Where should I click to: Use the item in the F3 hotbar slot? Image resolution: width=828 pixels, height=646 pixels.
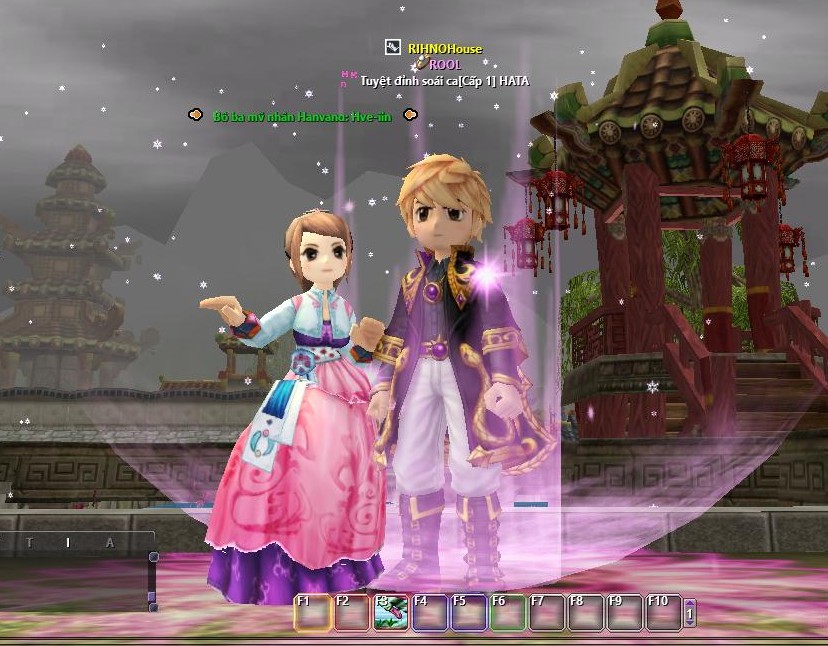coord(391,612)
